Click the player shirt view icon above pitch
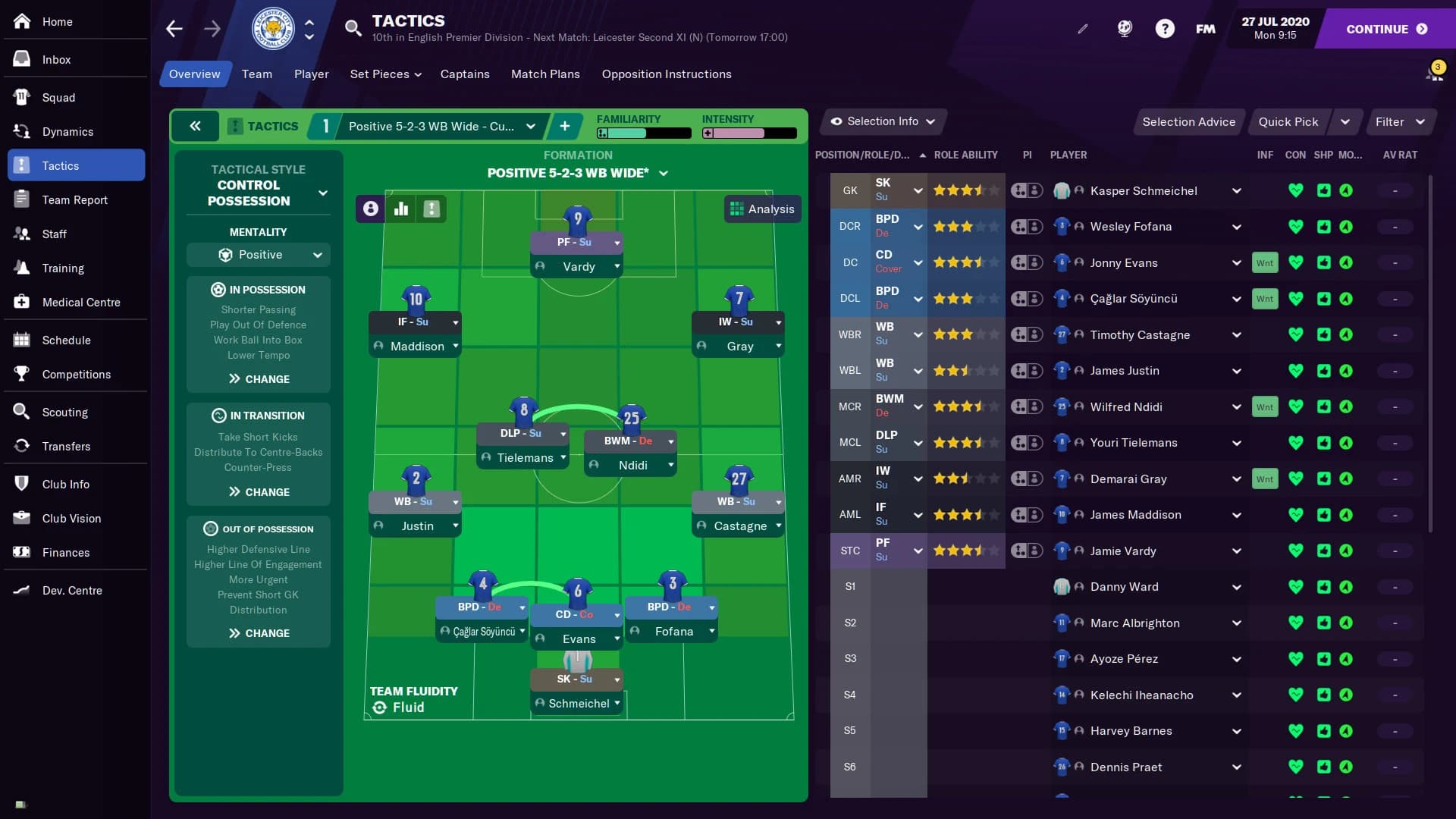Viewport: 1456px width, 819px height. [370, 209]
